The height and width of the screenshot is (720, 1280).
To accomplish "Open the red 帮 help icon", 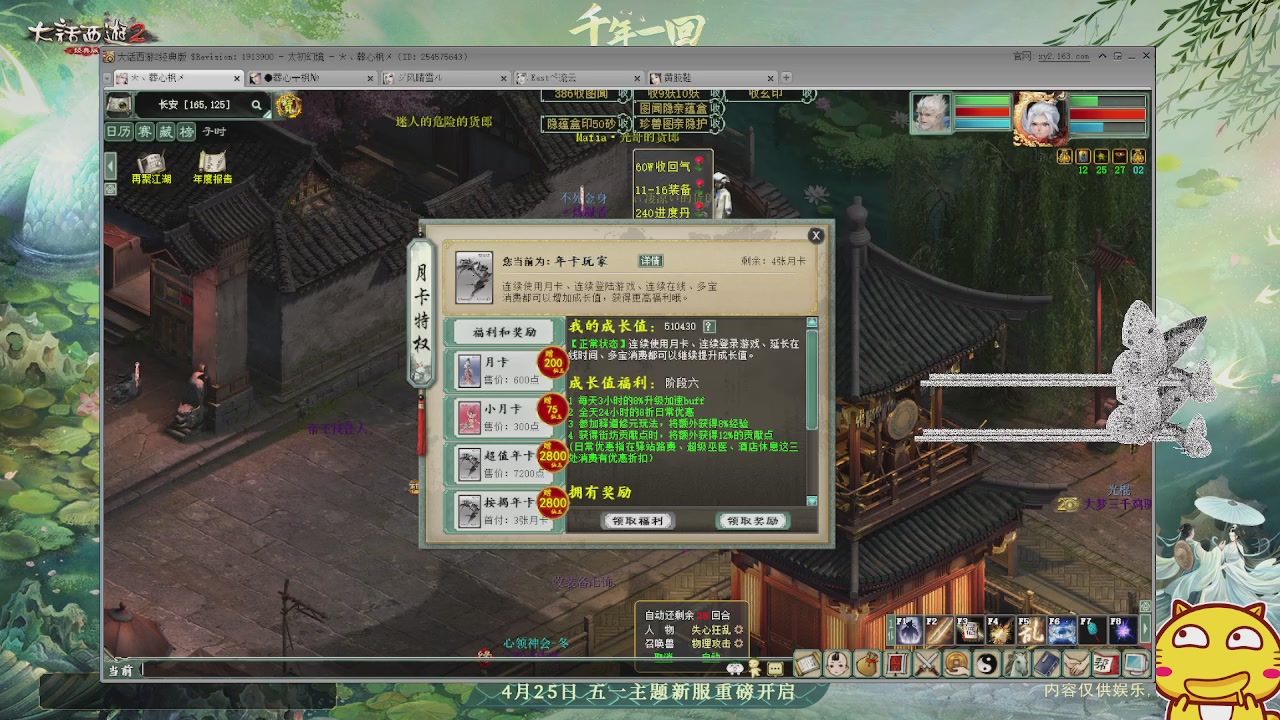I will [x=1106, y=663].
